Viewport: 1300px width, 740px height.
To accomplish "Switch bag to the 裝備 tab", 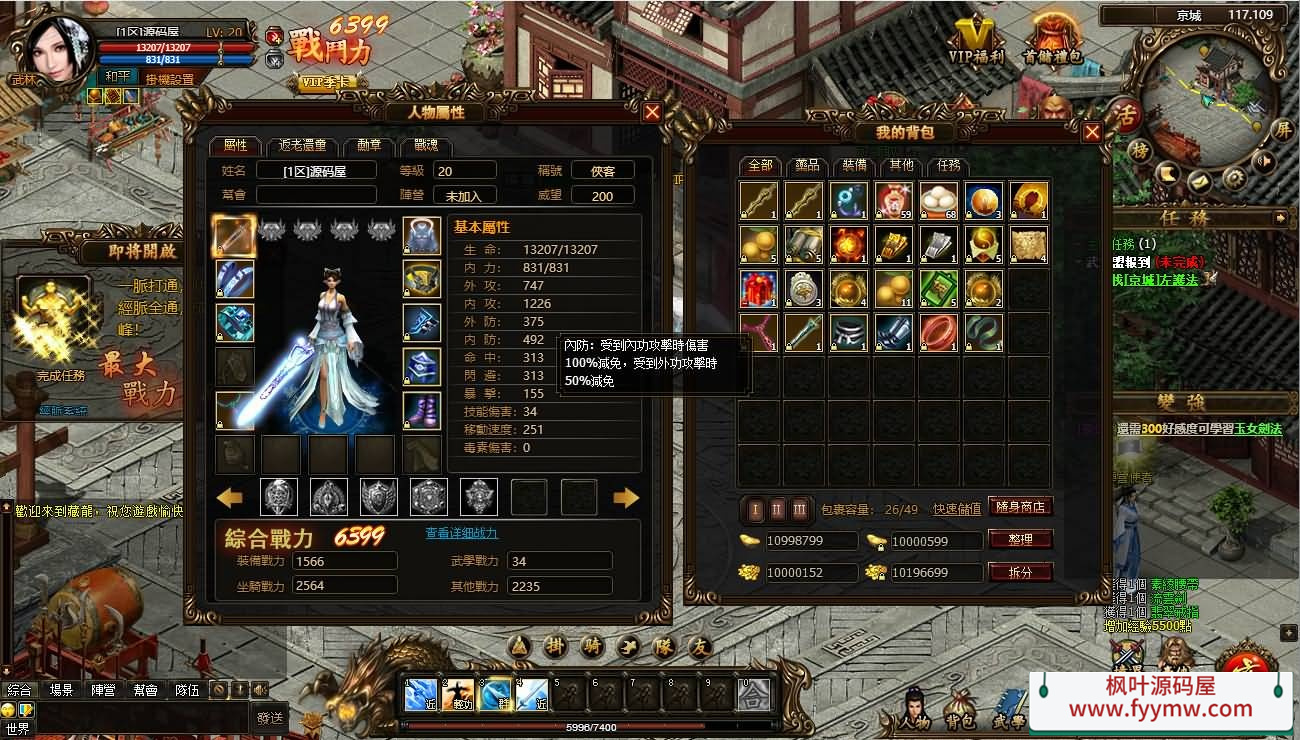I will point(854,165).
